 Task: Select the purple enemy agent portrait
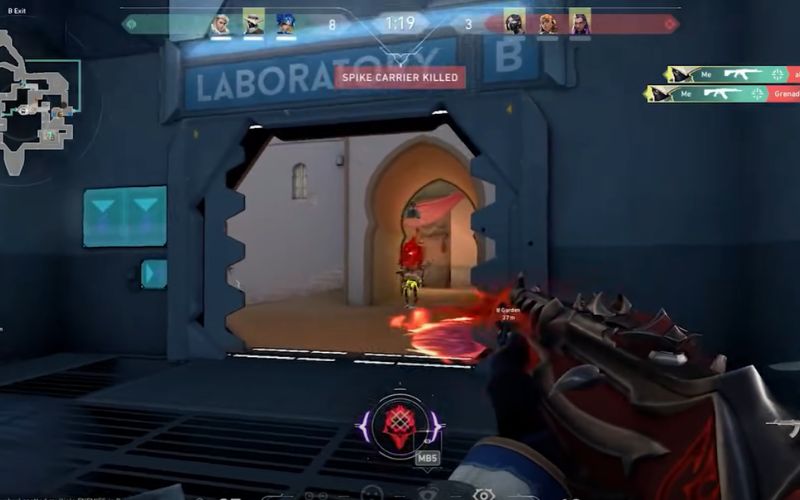580,24
